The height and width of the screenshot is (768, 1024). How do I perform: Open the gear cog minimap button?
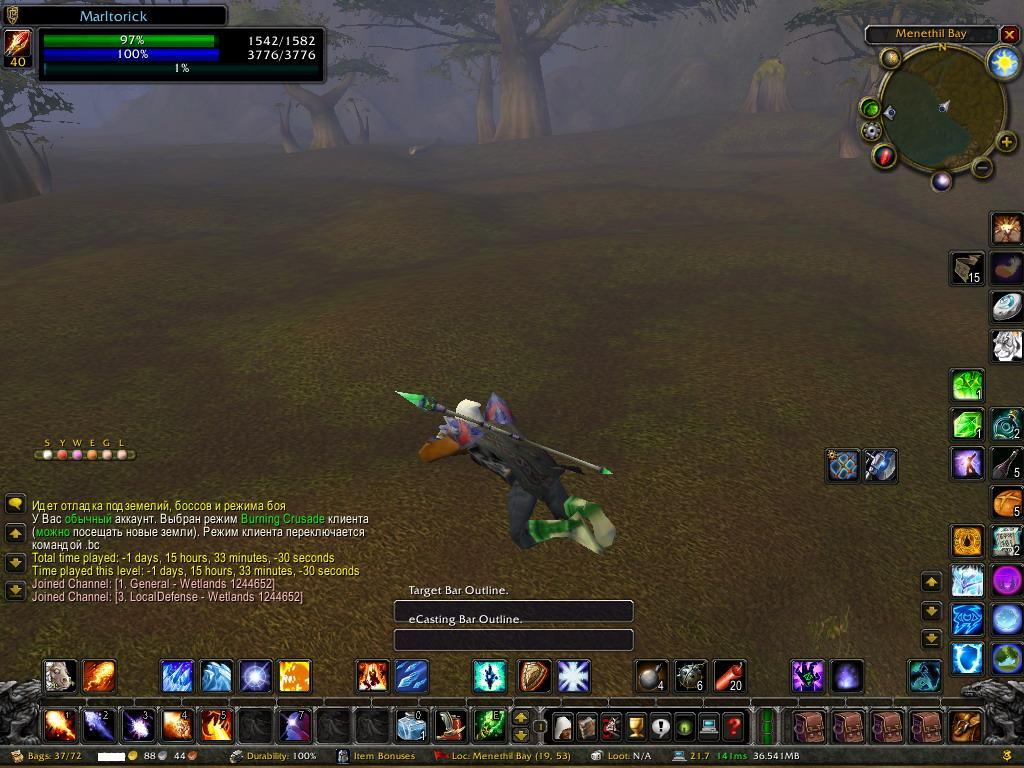872,131
